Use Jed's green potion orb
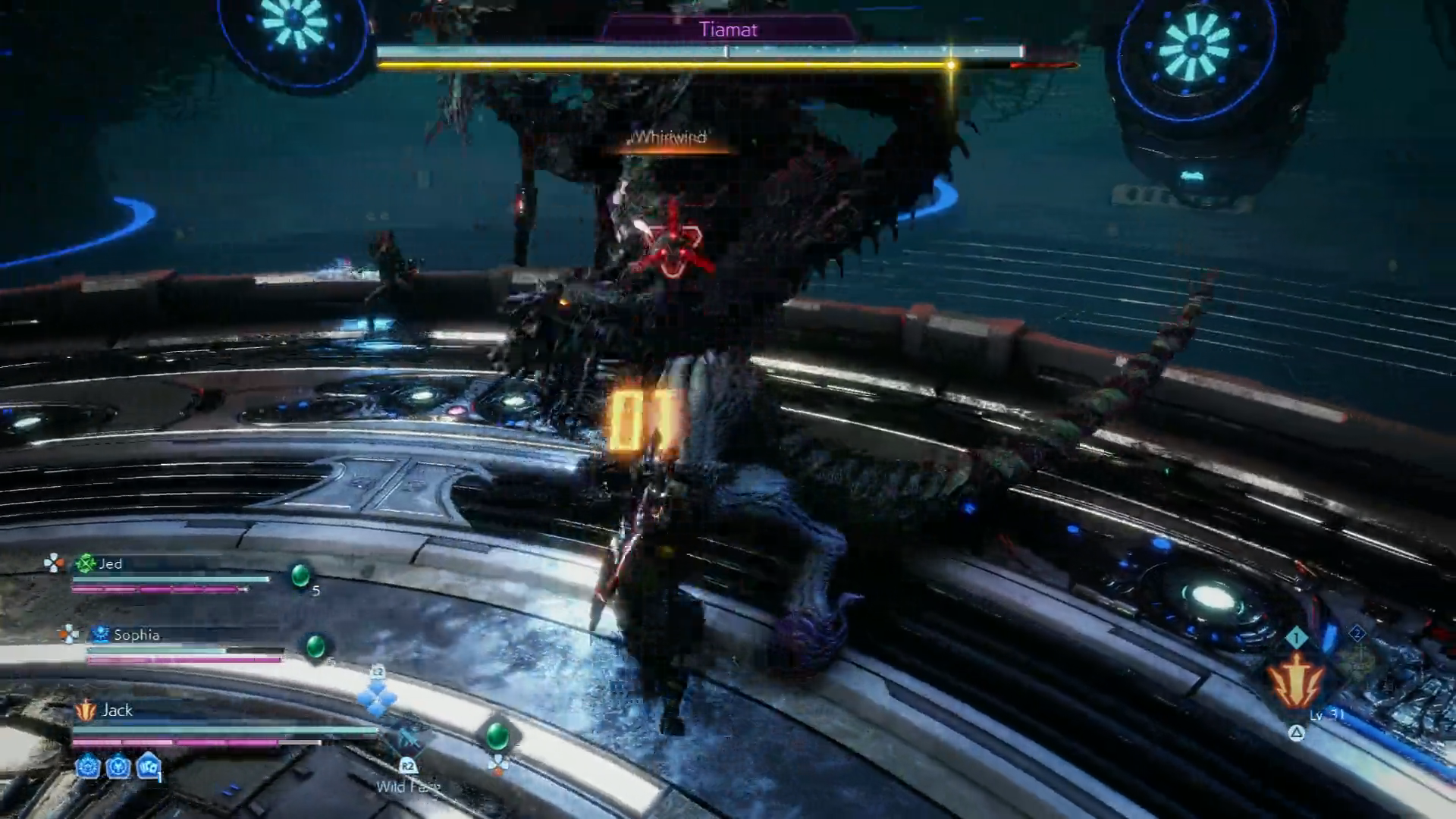1456x819 pixels. 301,576
